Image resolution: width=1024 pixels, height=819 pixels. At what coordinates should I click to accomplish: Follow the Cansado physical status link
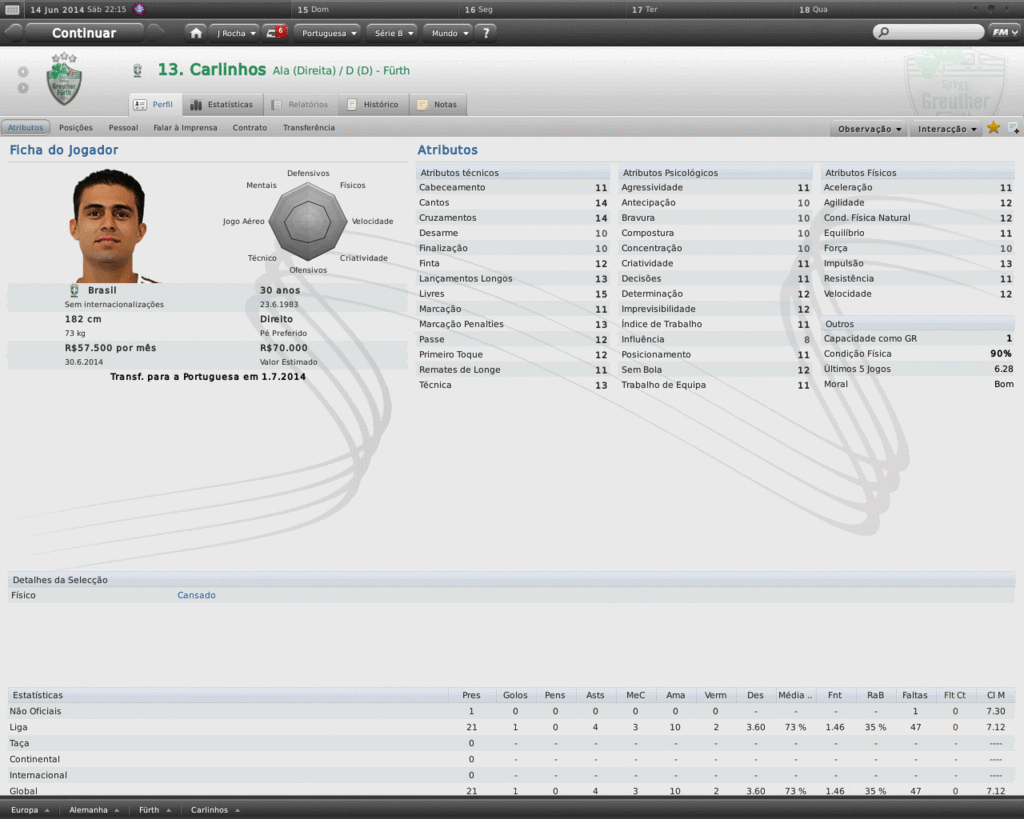pyautogui.click(x=196, y=595)
